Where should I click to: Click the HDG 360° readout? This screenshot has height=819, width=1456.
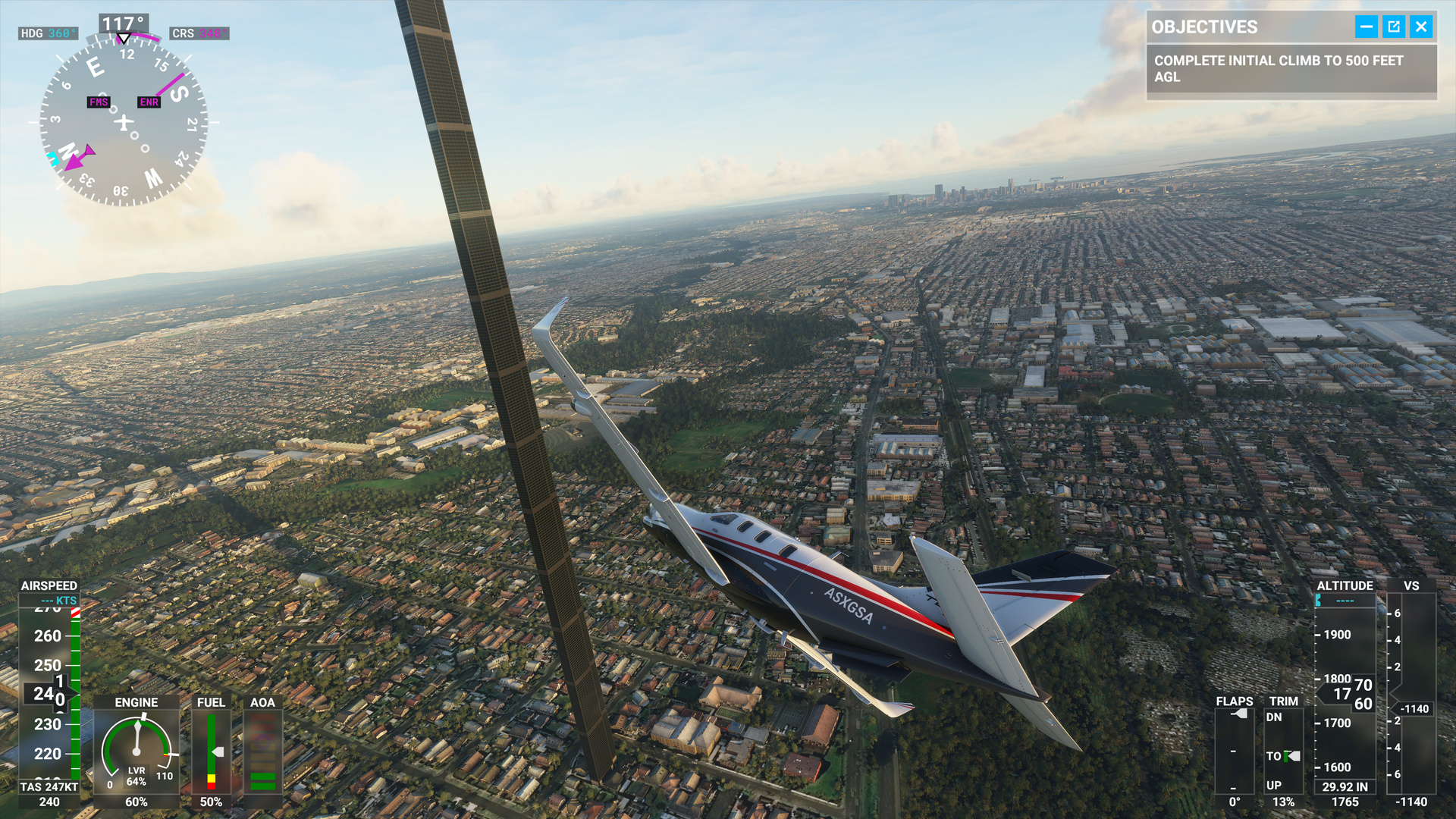pos(47,33)
